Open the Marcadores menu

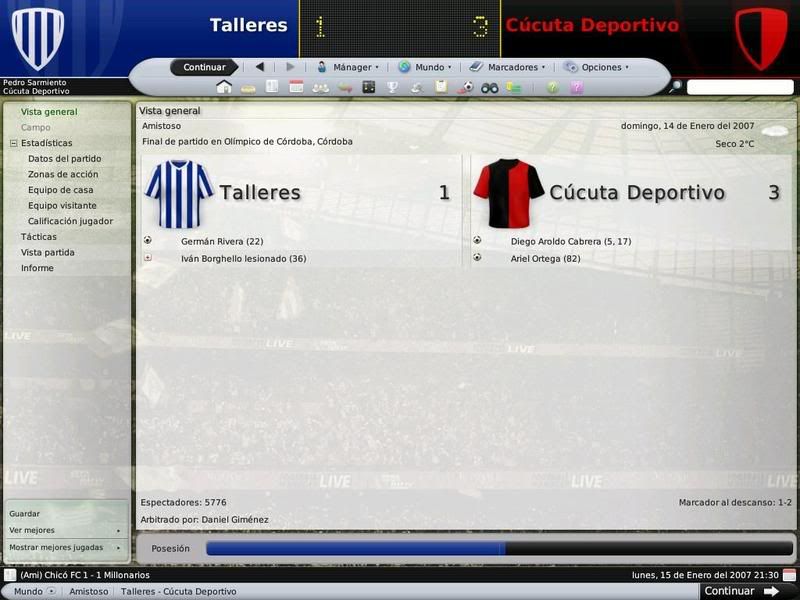pyautogui.click(x=507, y=67)
